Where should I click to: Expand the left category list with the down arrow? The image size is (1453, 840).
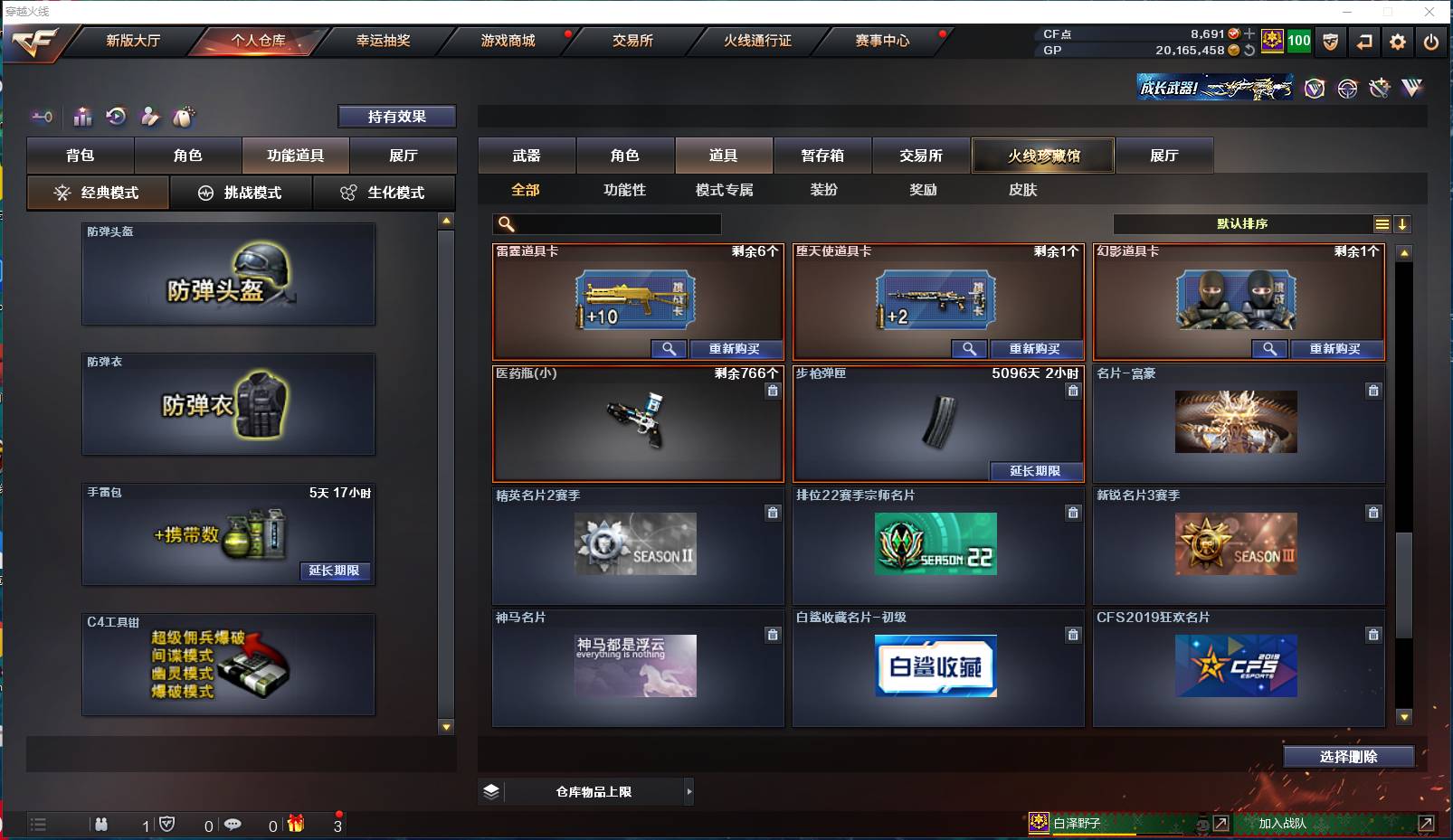(x=444, y=725)
